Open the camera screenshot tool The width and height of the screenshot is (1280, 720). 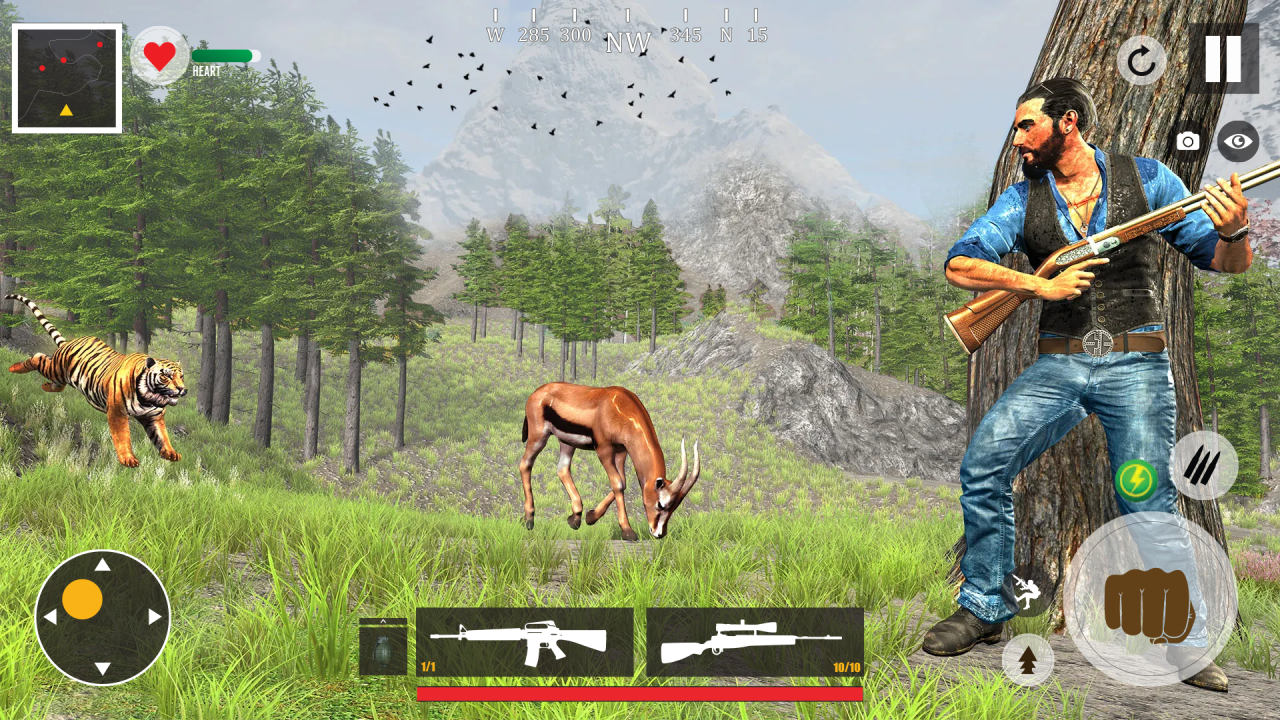click(x=1186, y=142)
